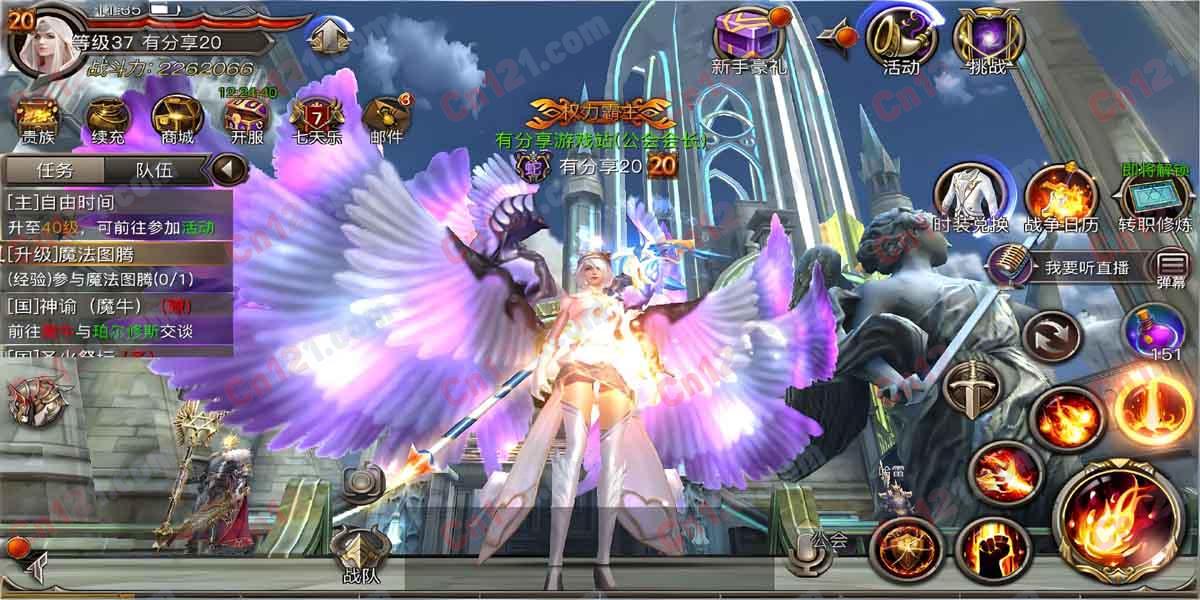Image resolution: width=1200 pixels, height=600 pixels.
Task: Open 时装兑换 costume exchange
Action: point(970,195)
